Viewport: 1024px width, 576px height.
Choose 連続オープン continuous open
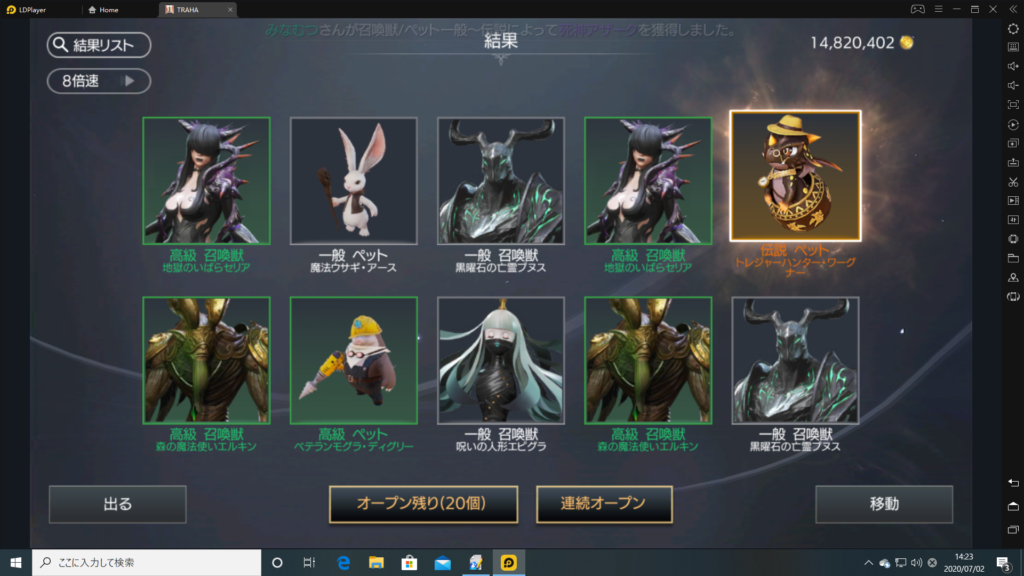tap(604, 504)
